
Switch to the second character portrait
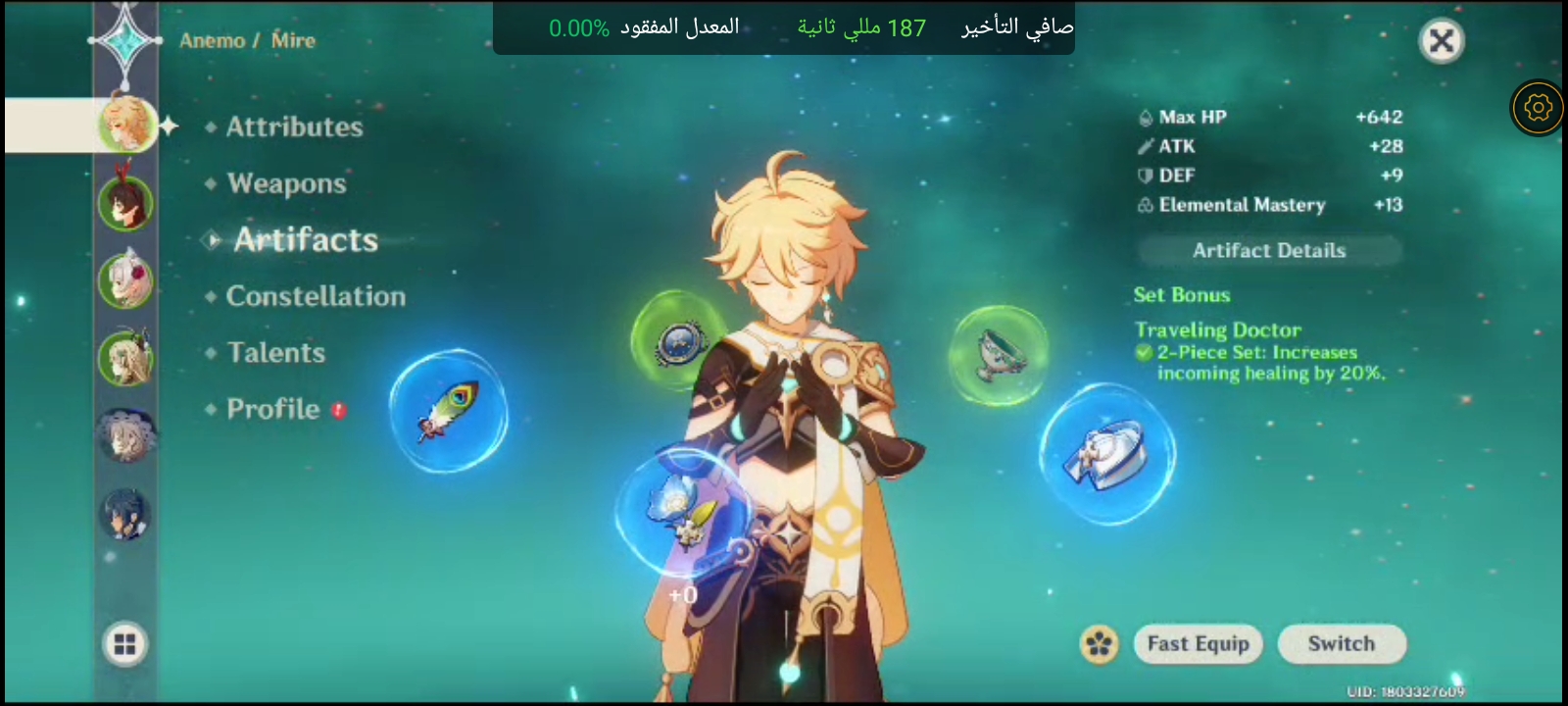[125, 203]
